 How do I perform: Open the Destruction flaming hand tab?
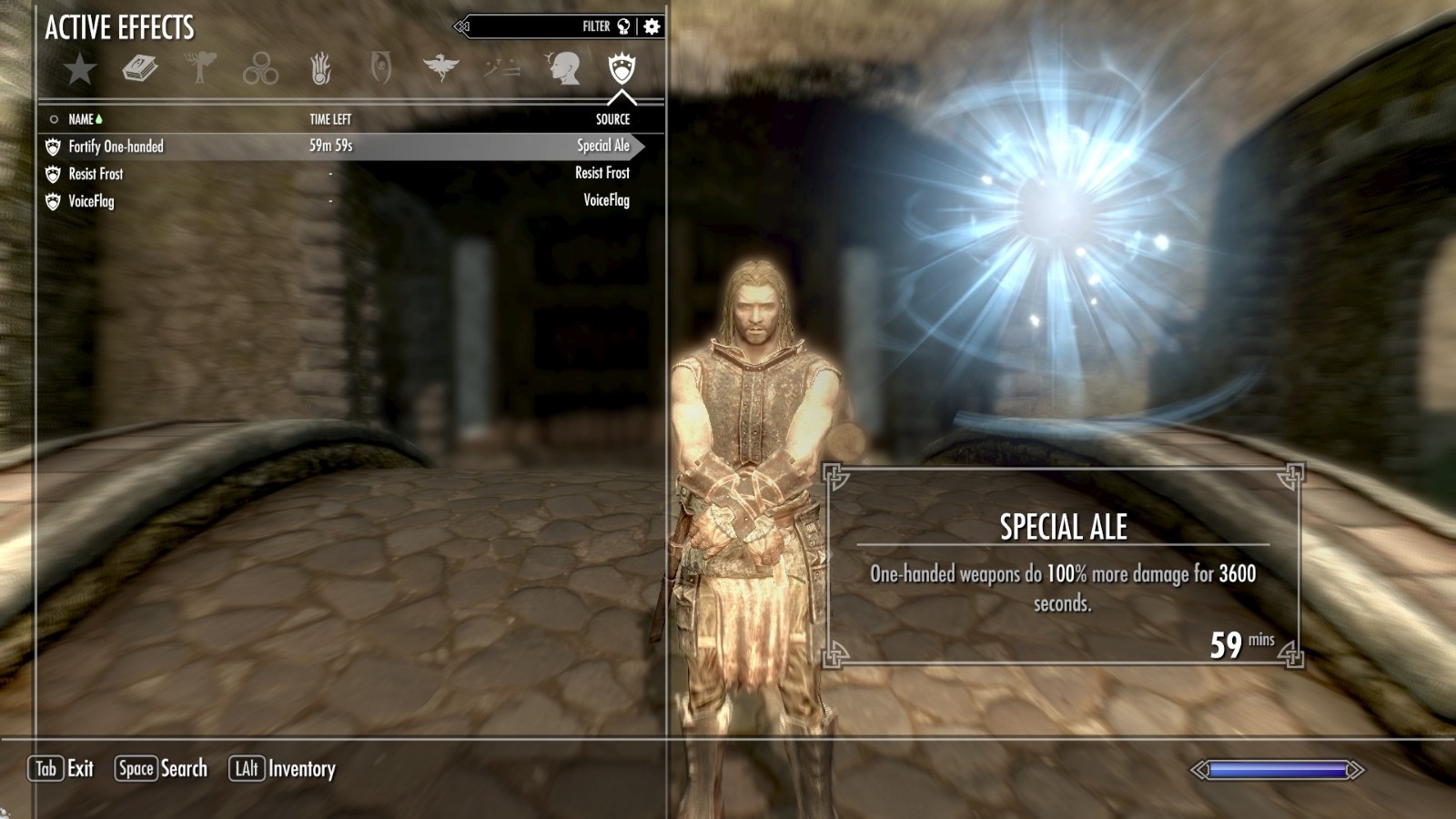pos(320,69)
